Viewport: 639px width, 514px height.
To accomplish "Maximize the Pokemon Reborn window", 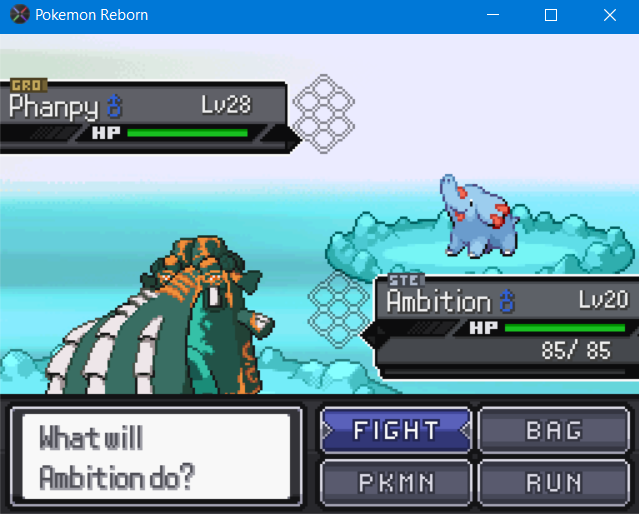I will tap(550, 15).
